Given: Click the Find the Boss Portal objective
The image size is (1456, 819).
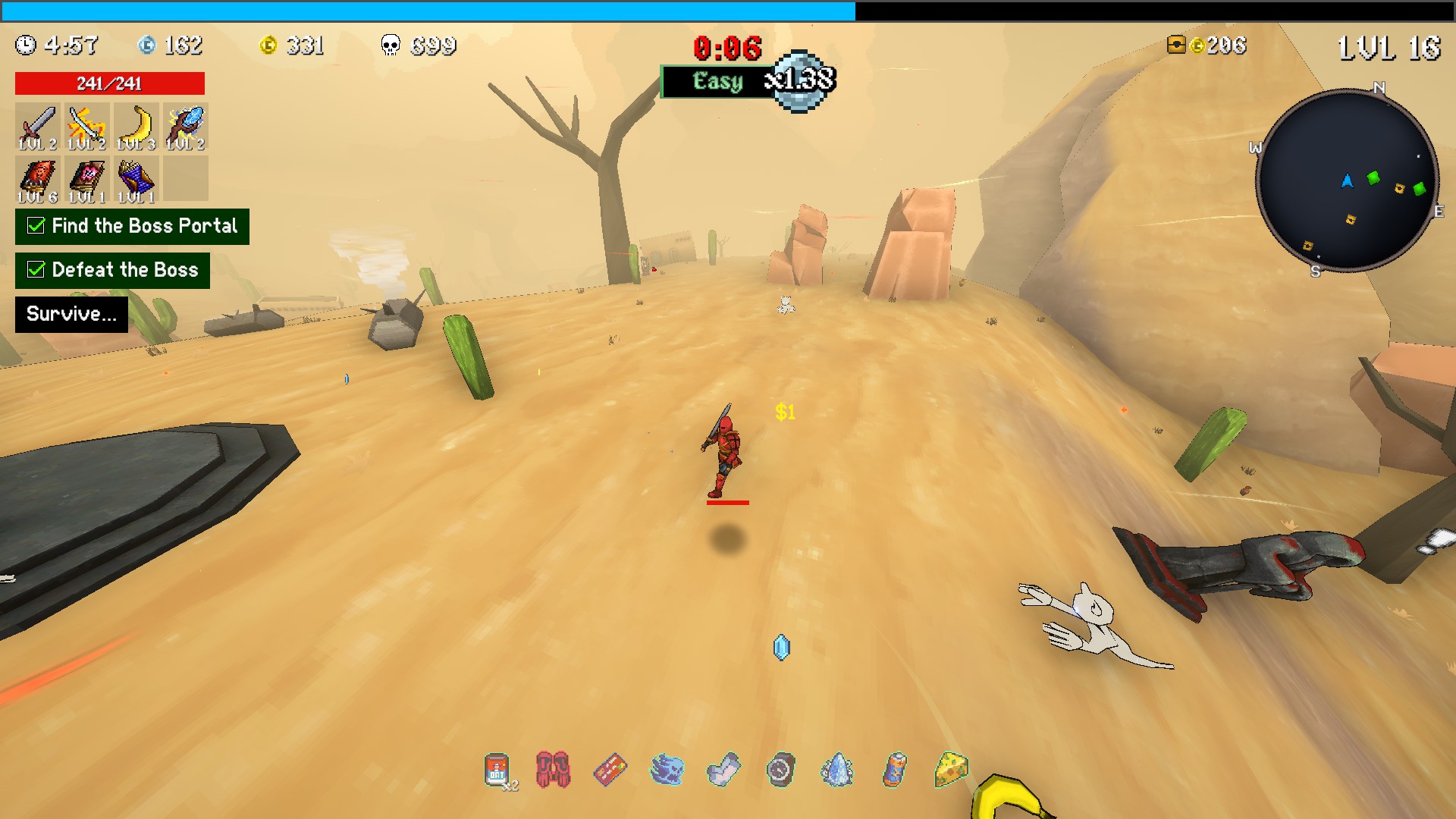Looking at the screenshot, I should click(x=132, y=226).
